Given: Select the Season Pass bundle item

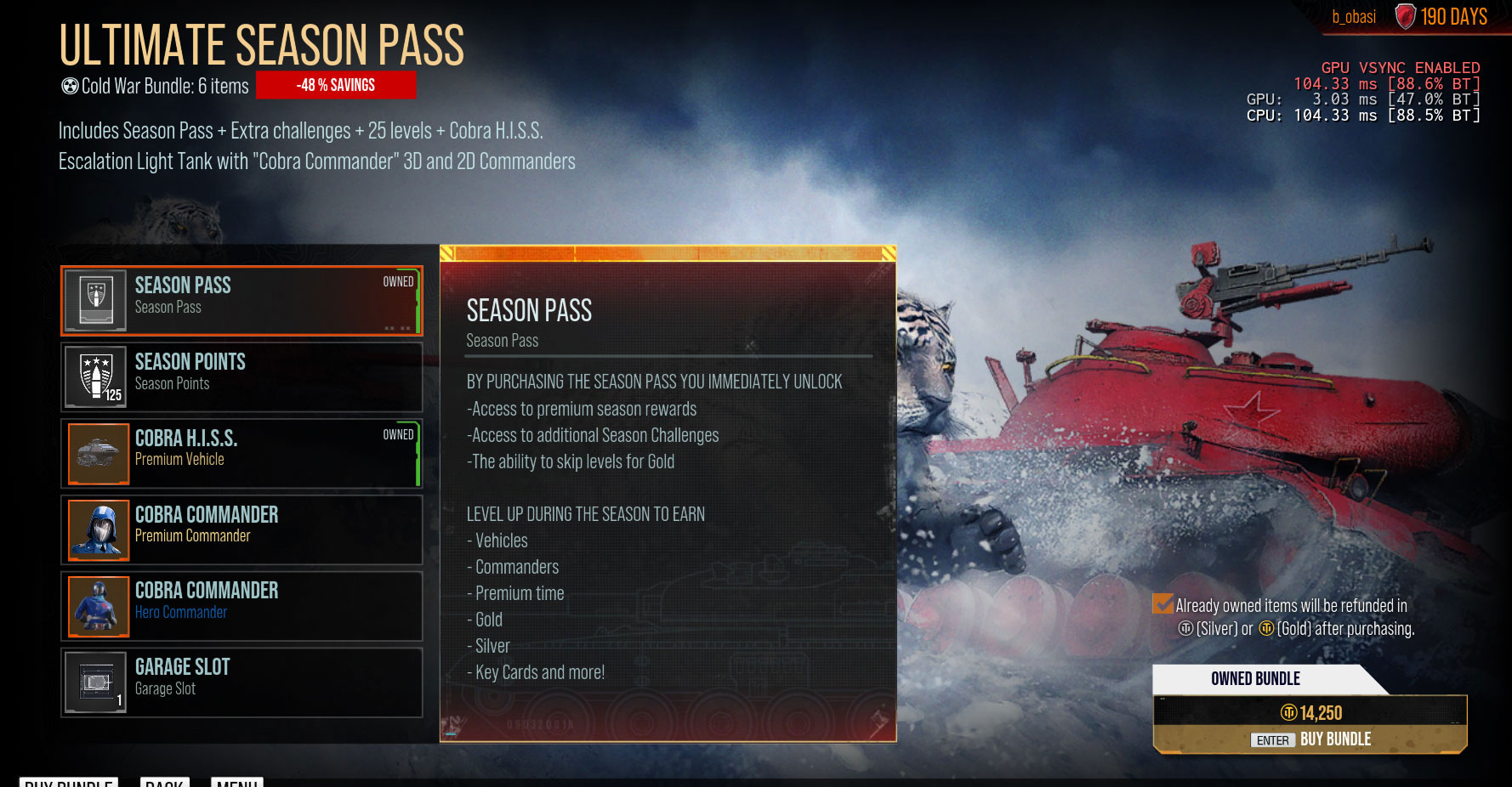Looking at the screenshot, I should point(242,300).
